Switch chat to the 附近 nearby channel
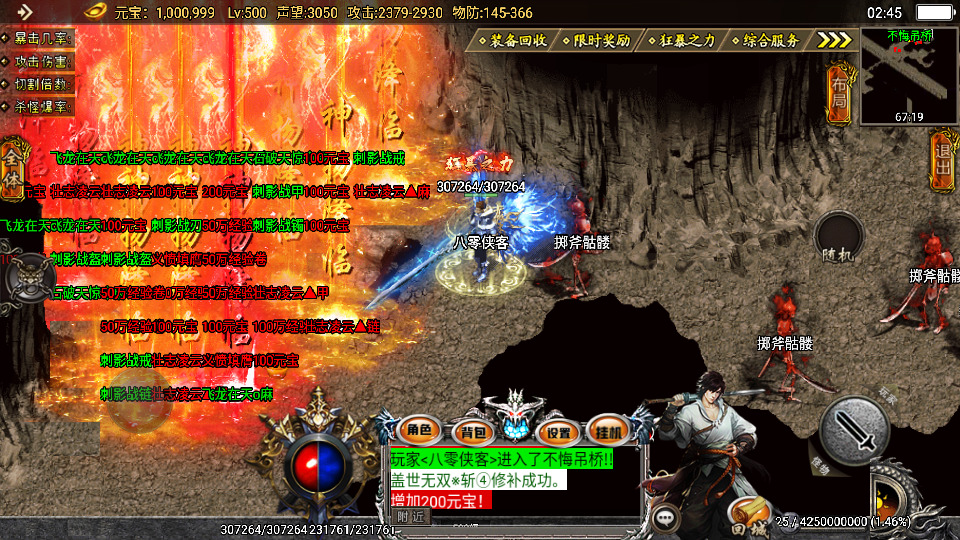 [x=409, y=516]
